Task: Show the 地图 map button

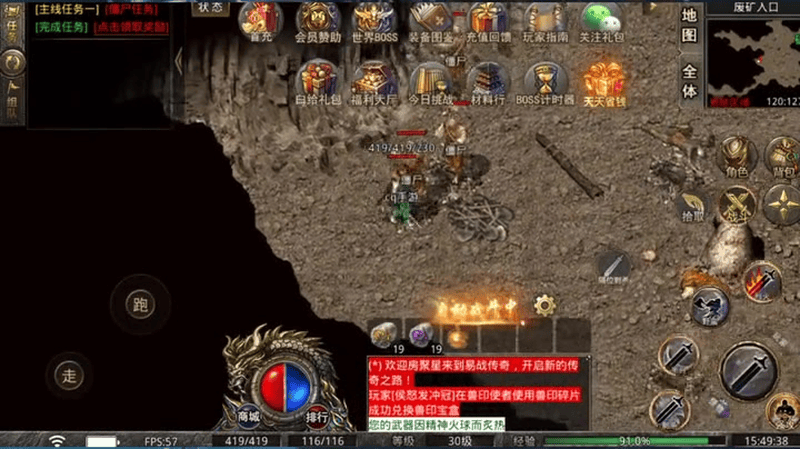Action: 689,26
